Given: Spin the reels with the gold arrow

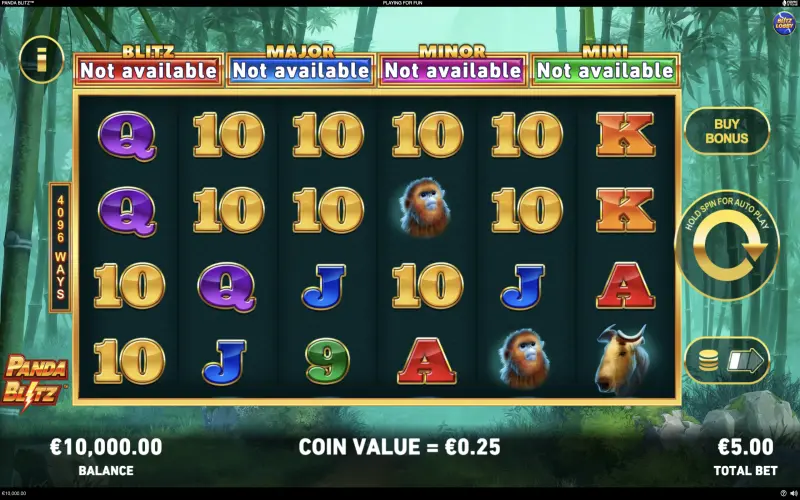Looking at the screenshot, I should (x=727, y=244).
